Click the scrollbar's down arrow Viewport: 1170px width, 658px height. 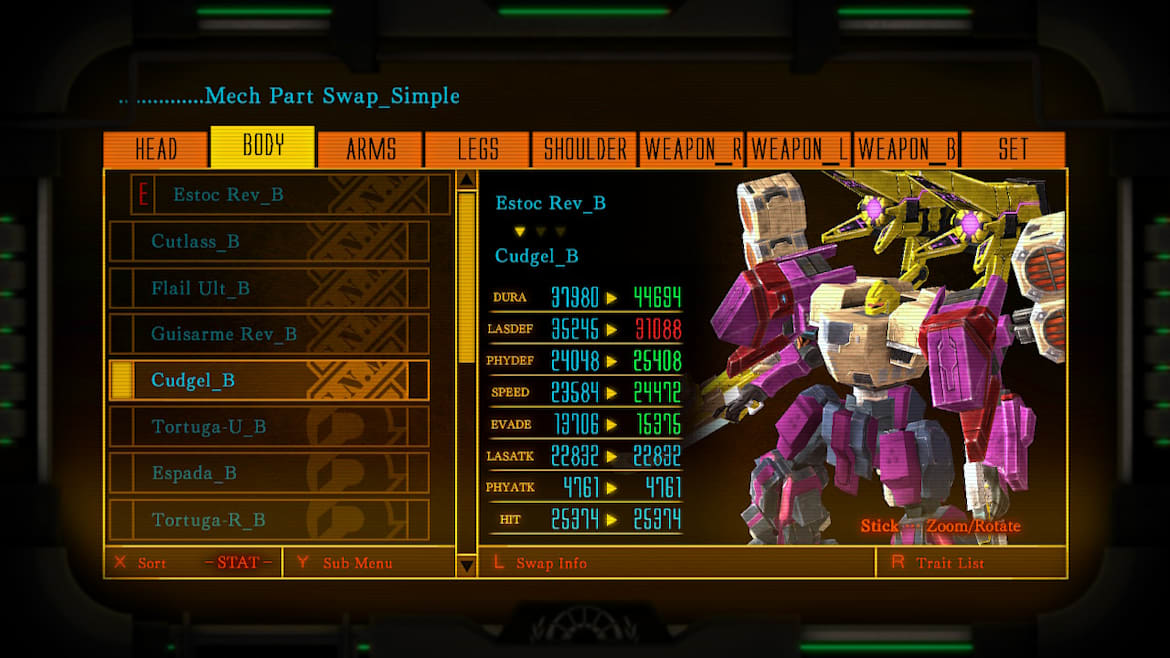coord(466,565)
